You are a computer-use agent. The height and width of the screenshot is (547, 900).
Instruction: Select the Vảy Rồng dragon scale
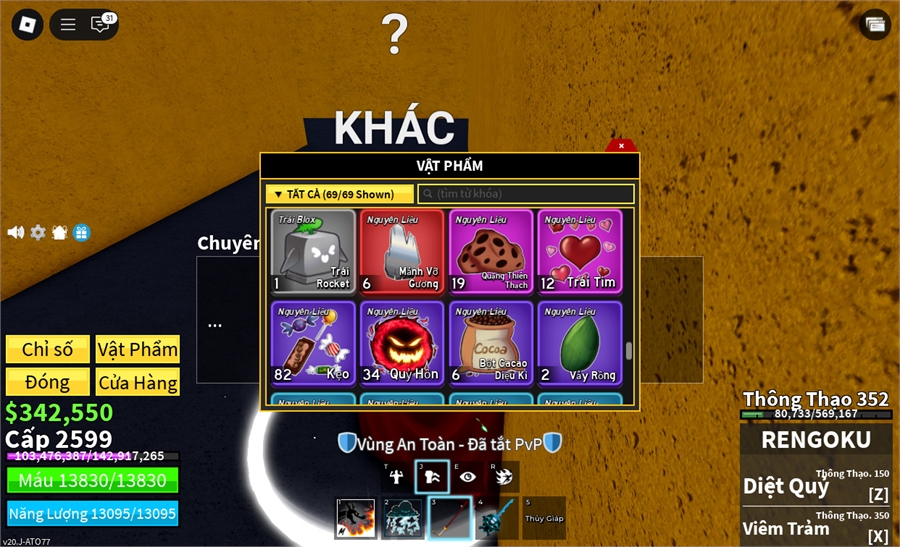point(580,343)
